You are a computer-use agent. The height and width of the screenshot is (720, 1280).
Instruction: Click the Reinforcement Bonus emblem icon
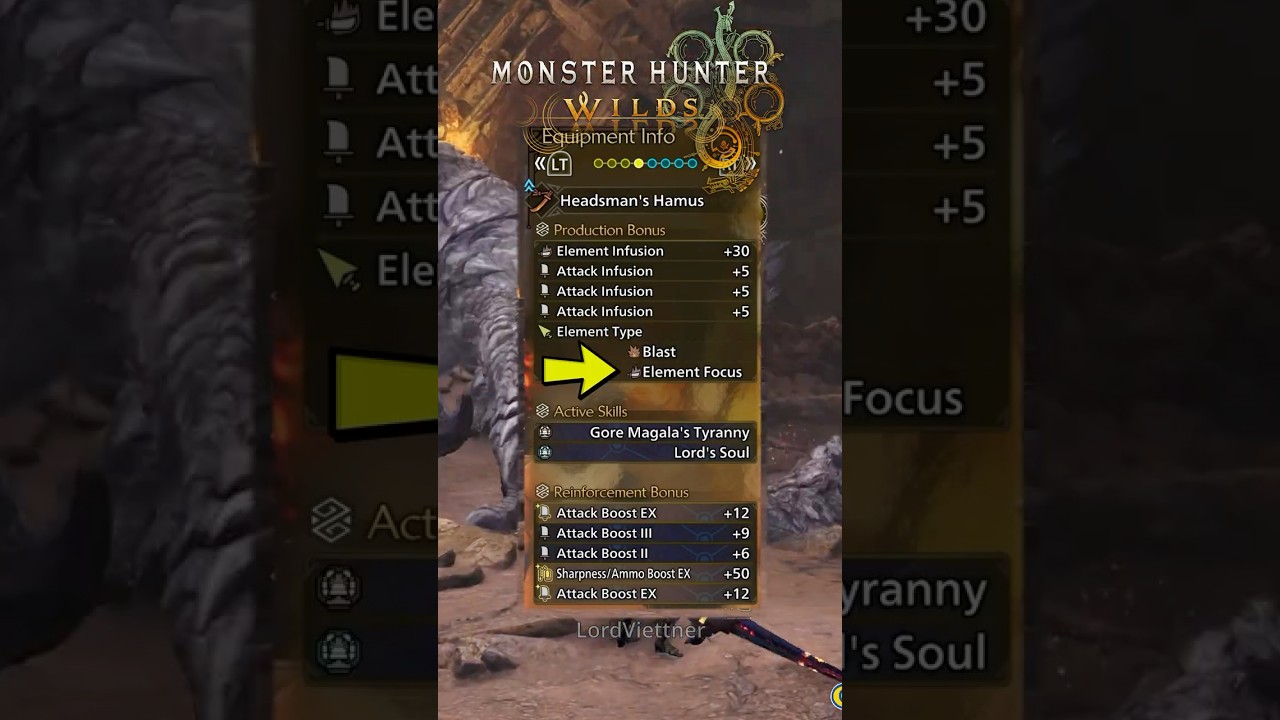point(543,490)
